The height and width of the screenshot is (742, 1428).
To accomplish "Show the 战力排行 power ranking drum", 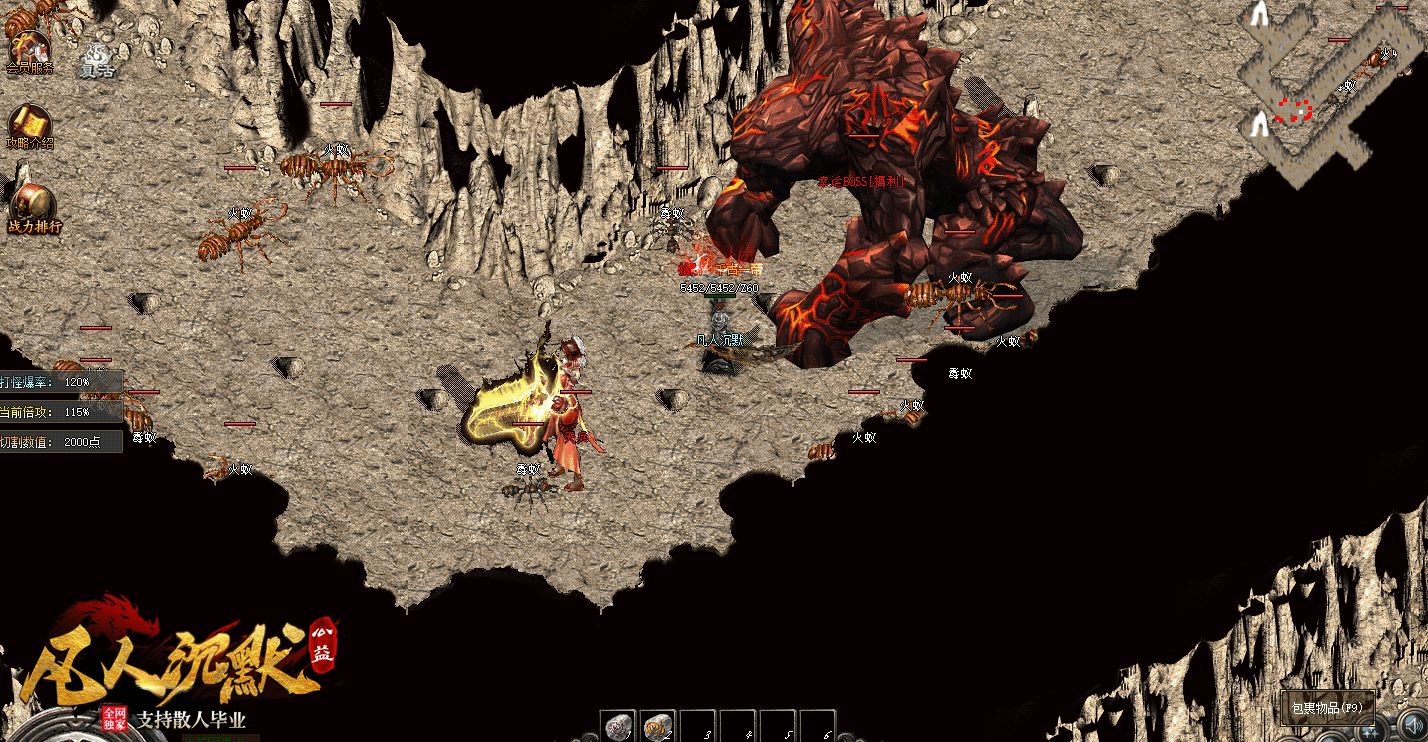I will (33, 203).
